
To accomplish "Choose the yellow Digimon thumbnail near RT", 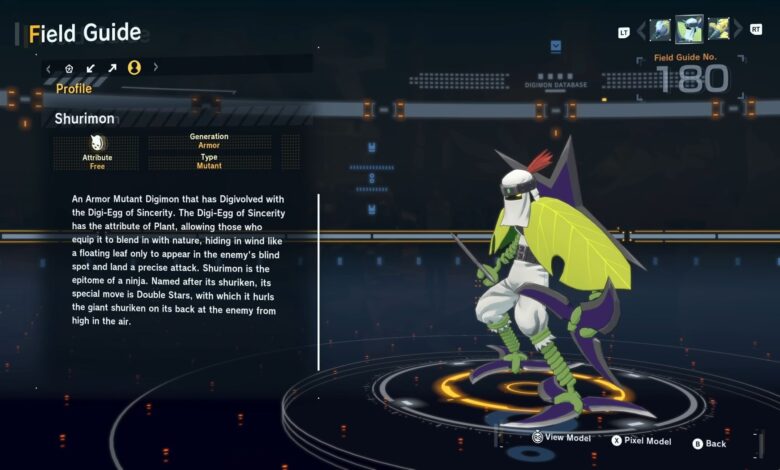I will [x=718, y=30].
